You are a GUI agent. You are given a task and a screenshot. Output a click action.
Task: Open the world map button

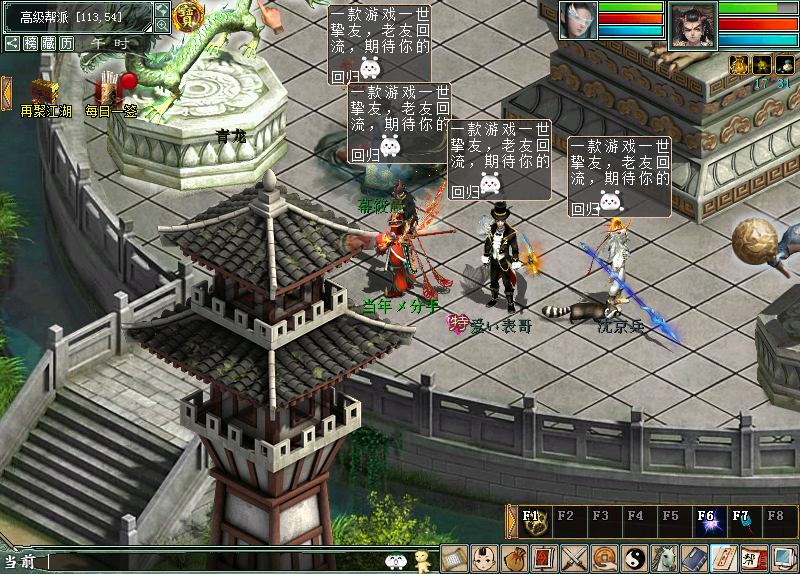coord(162,10)
